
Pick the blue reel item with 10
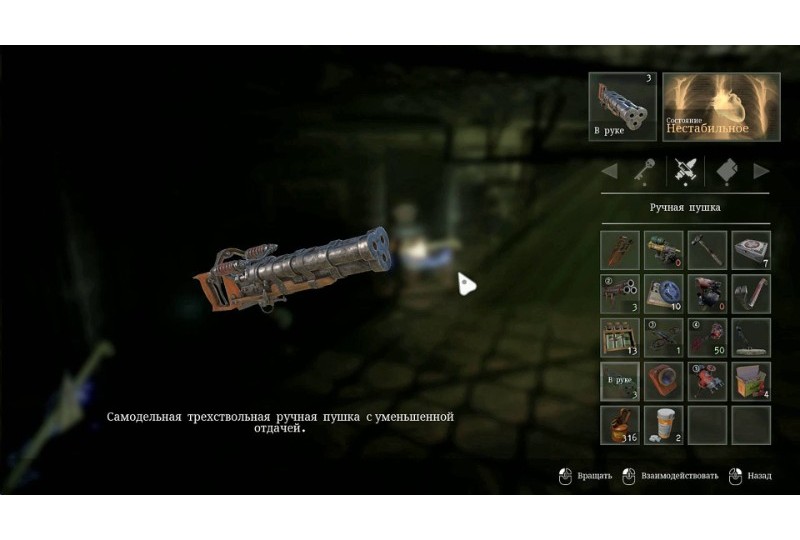[x=663, y=294]
